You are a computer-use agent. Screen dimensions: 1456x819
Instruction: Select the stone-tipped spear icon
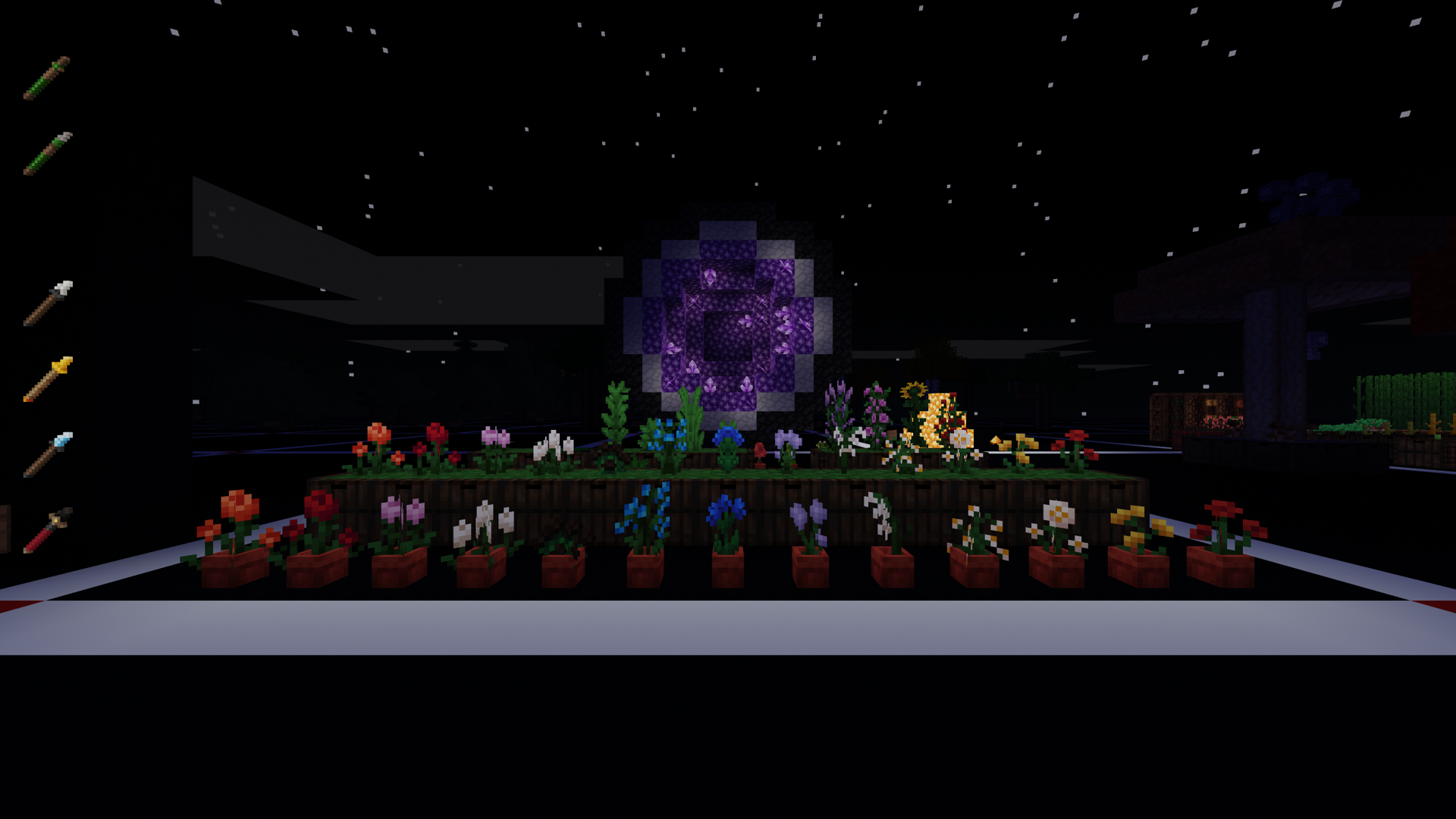[x=47, y=153]
